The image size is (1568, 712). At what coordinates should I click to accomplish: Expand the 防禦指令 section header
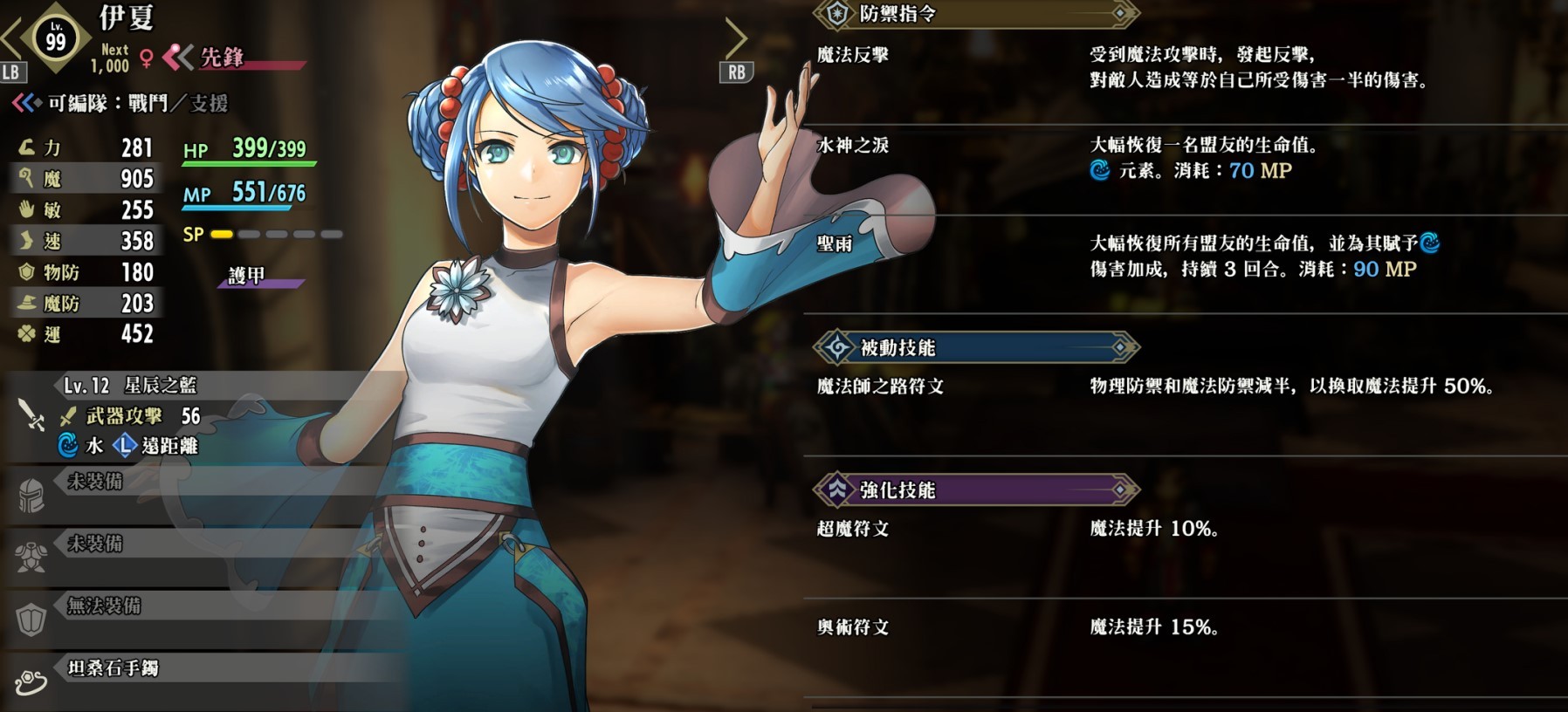pos(976,14)
